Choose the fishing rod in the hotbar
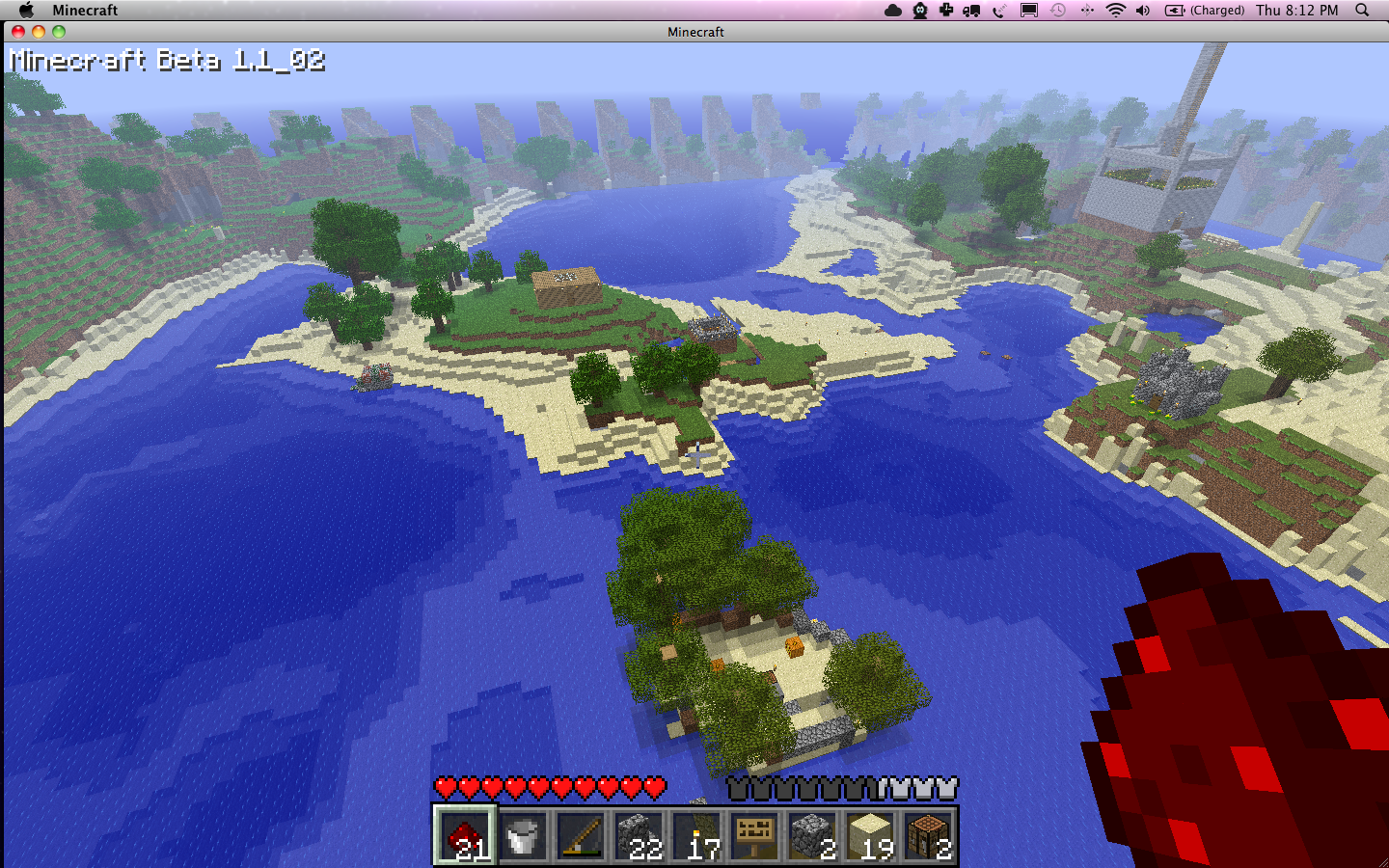 point(581,835)
